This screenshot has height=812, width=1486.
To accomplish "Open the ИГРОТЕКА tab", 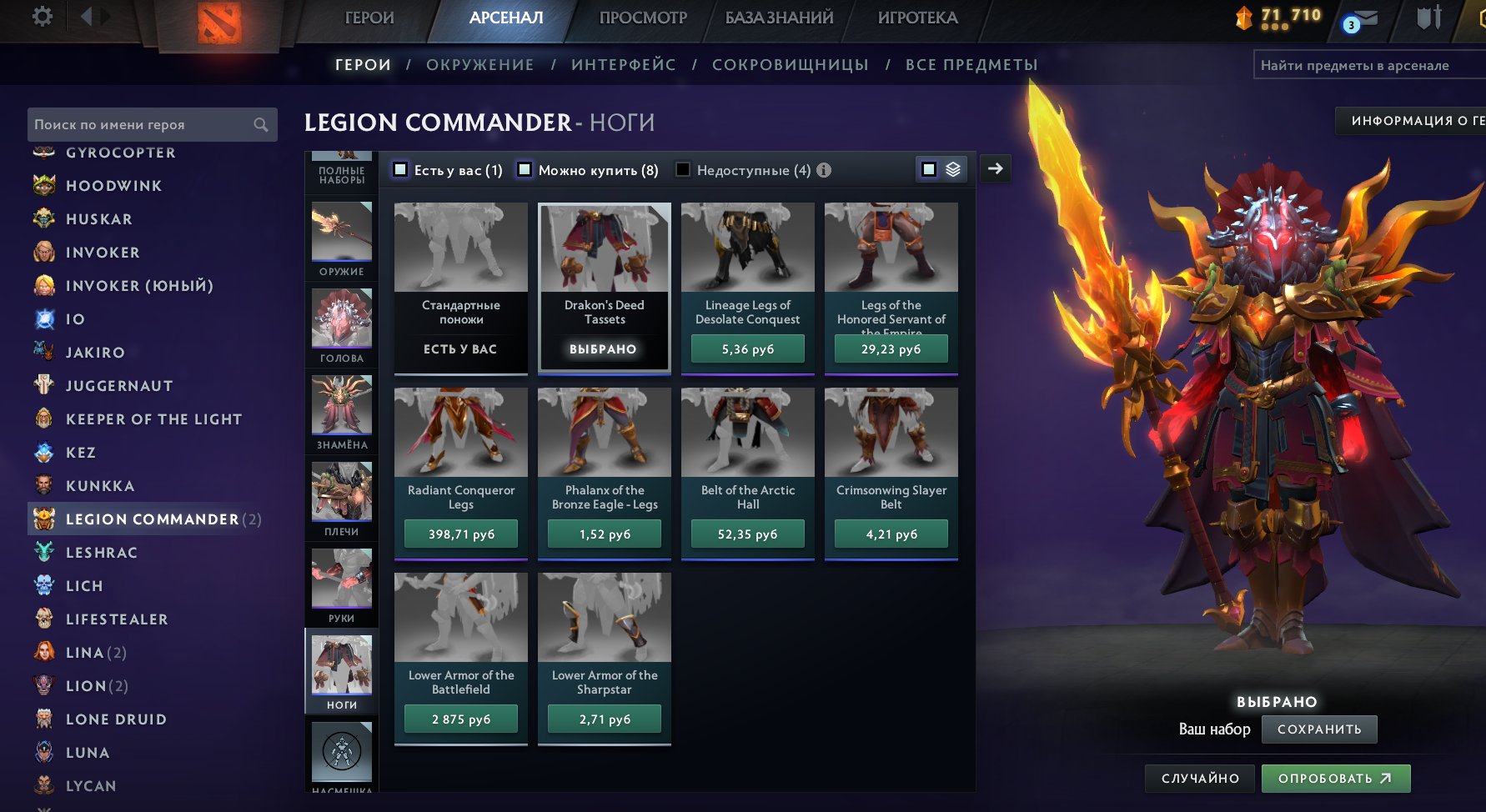I will (x=917, y=18).
